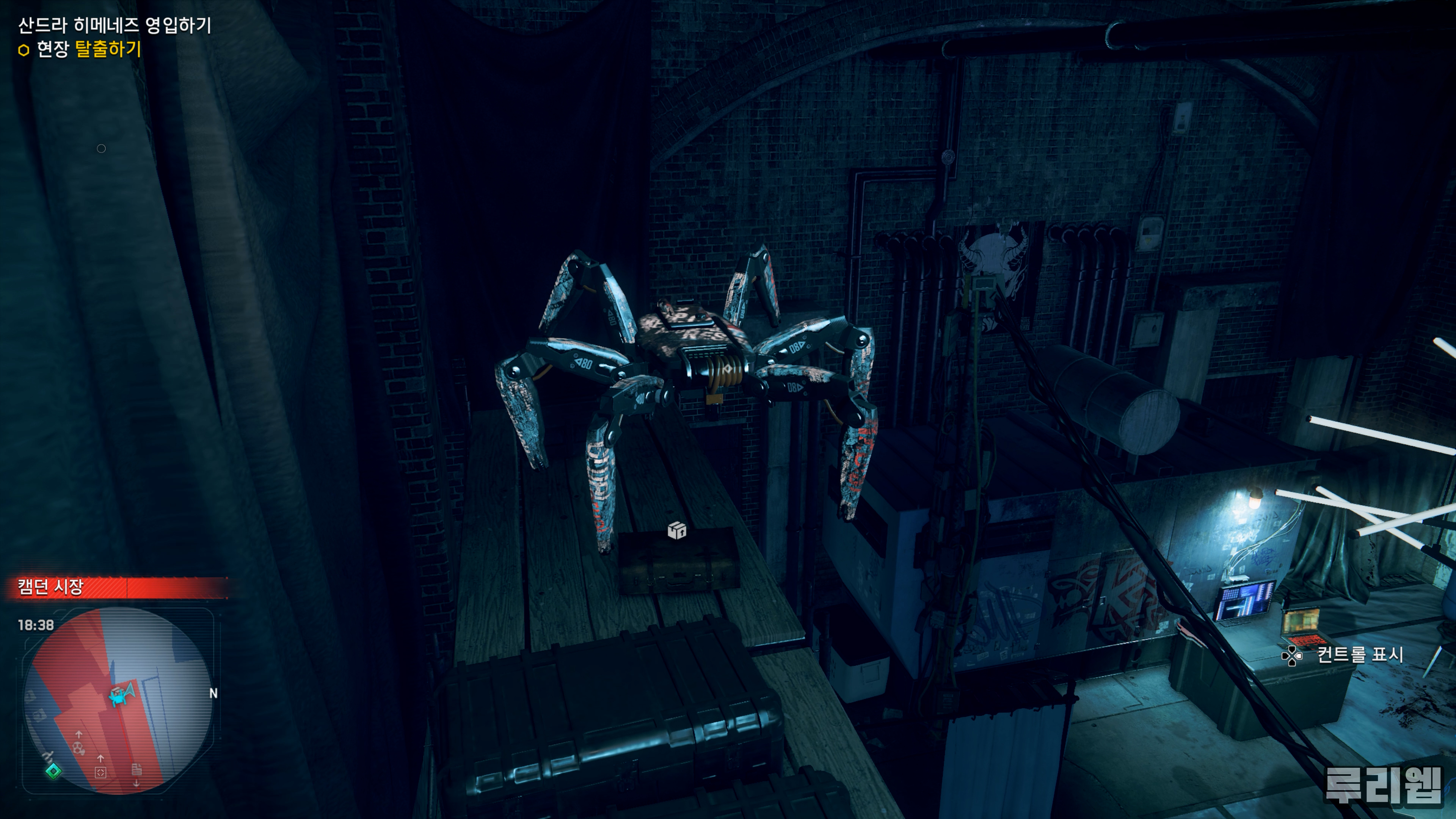The height and width of the screenshot is (819, 1456).
Task: Click the square target marker on the minimap
Action: click(100, 772)
